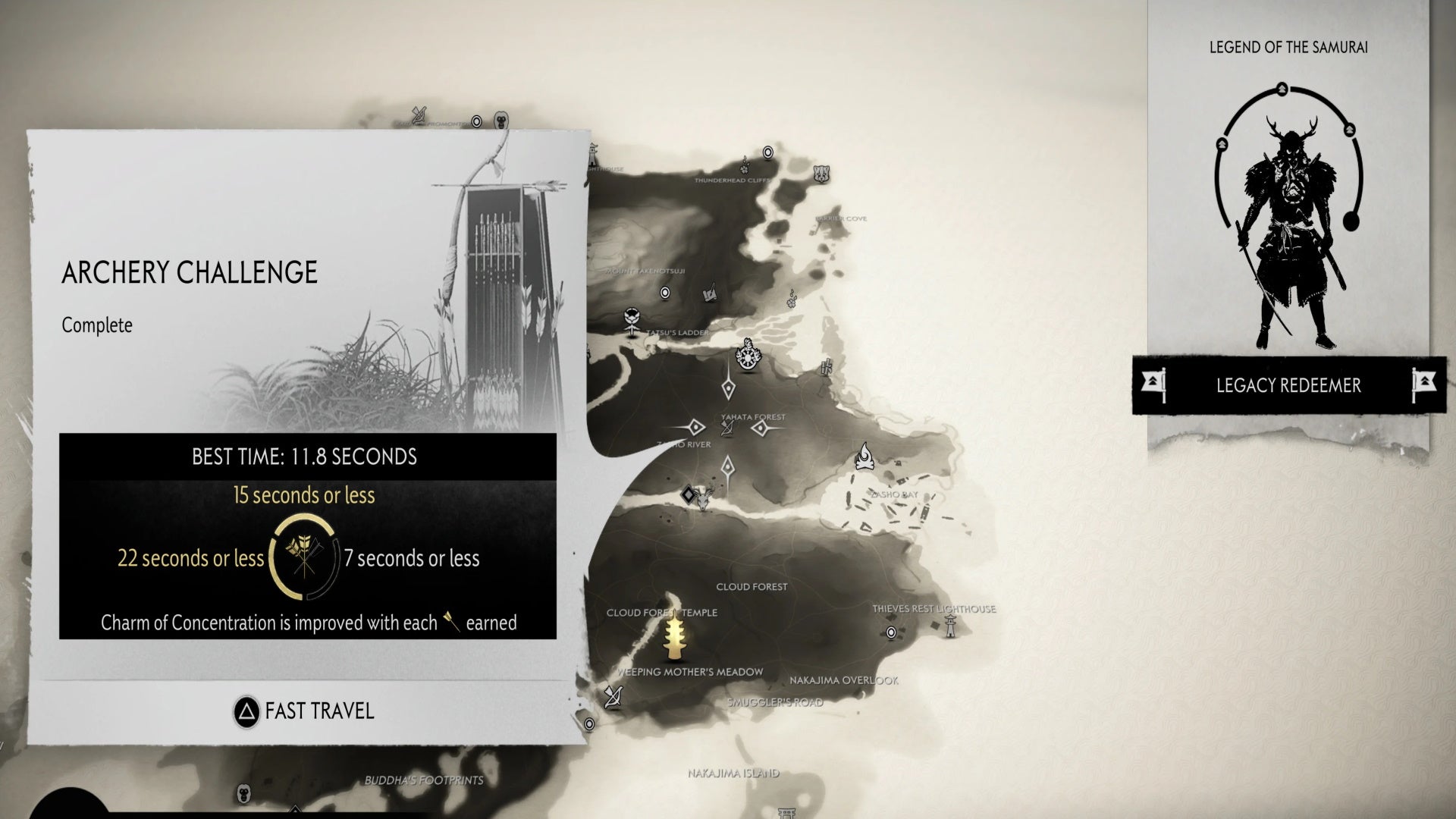
Task: Choose the ring marker near Thieves Rest Lighthouse
Action: pyautogui.click(x=892, y=632)
